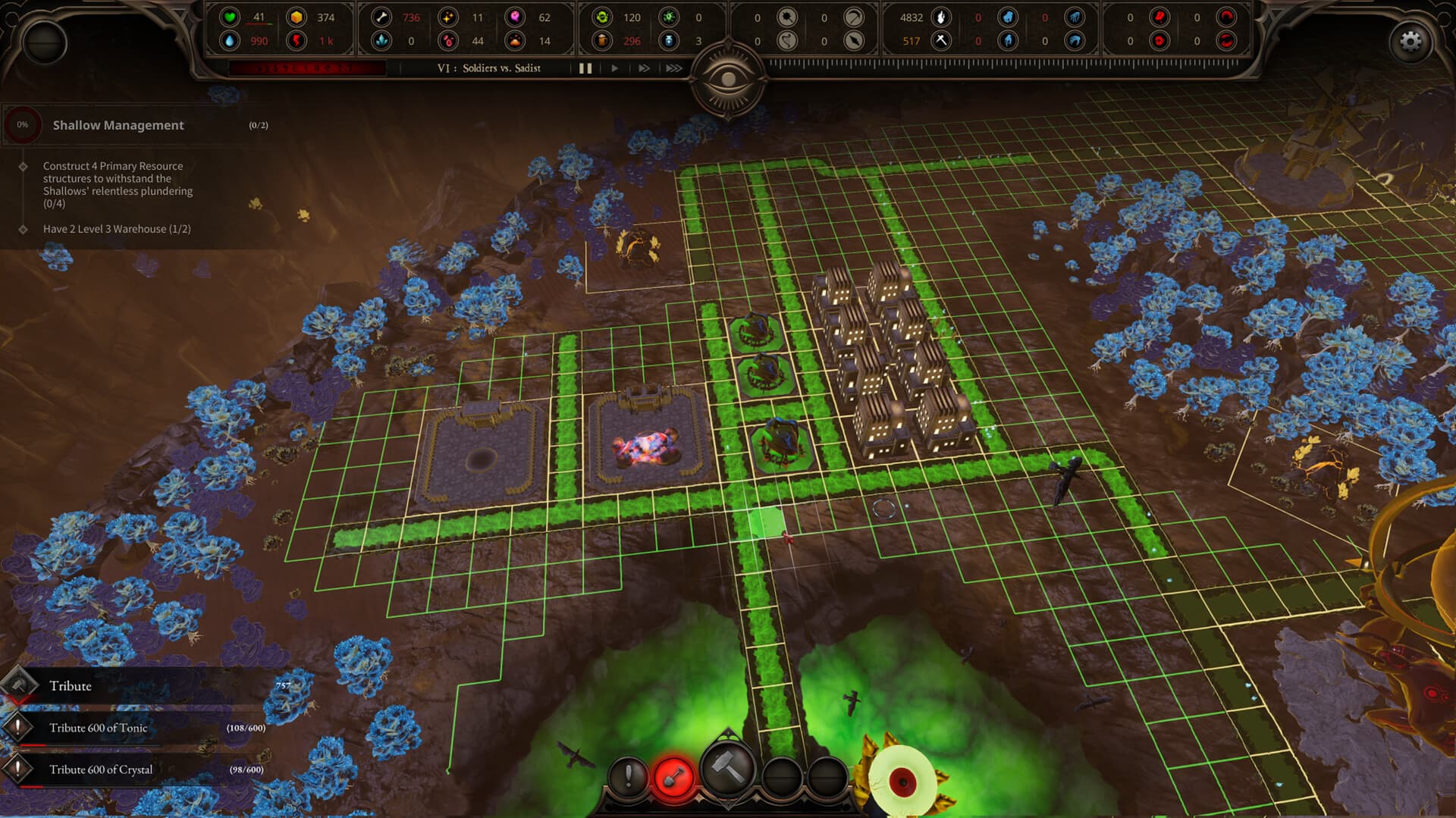The height and width of the screenshot is (818, 1456).
Task: Expand the Tribute panel header
Action: point(72,685)
